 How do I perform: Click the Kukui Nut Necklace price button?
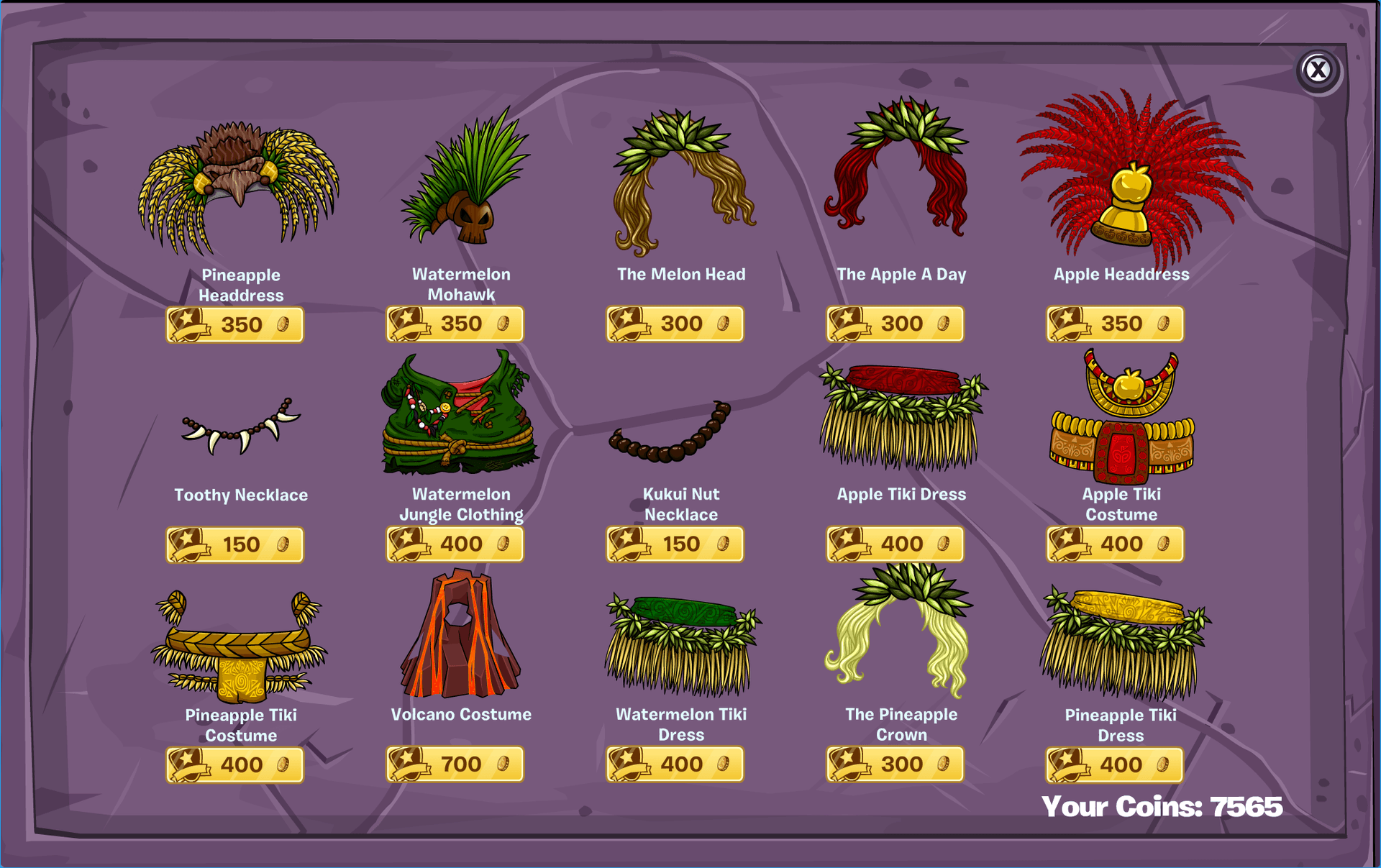[x=675, y=544]
